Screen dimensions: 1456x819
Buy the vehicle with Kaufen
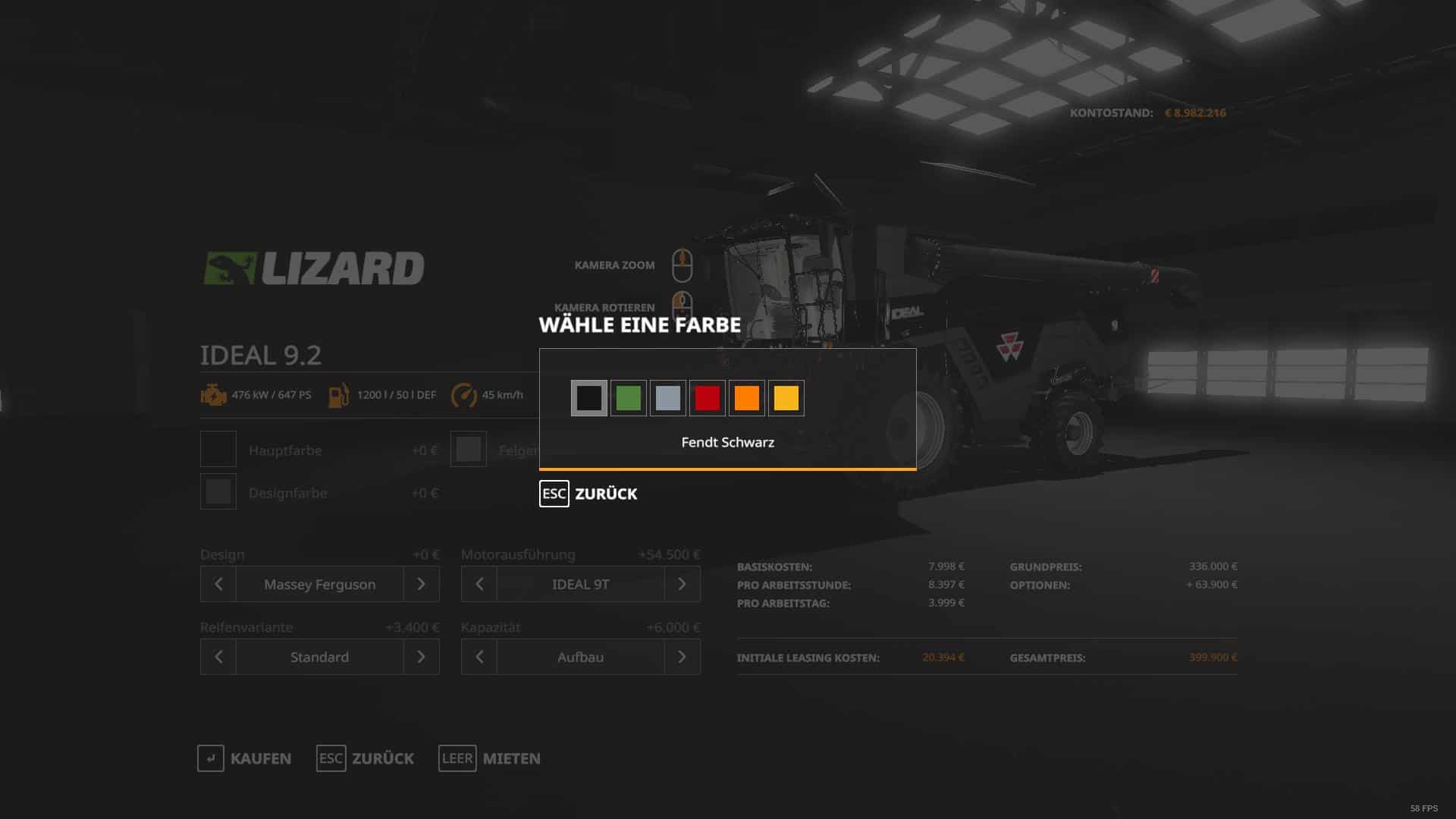click(x=244, y=758)
